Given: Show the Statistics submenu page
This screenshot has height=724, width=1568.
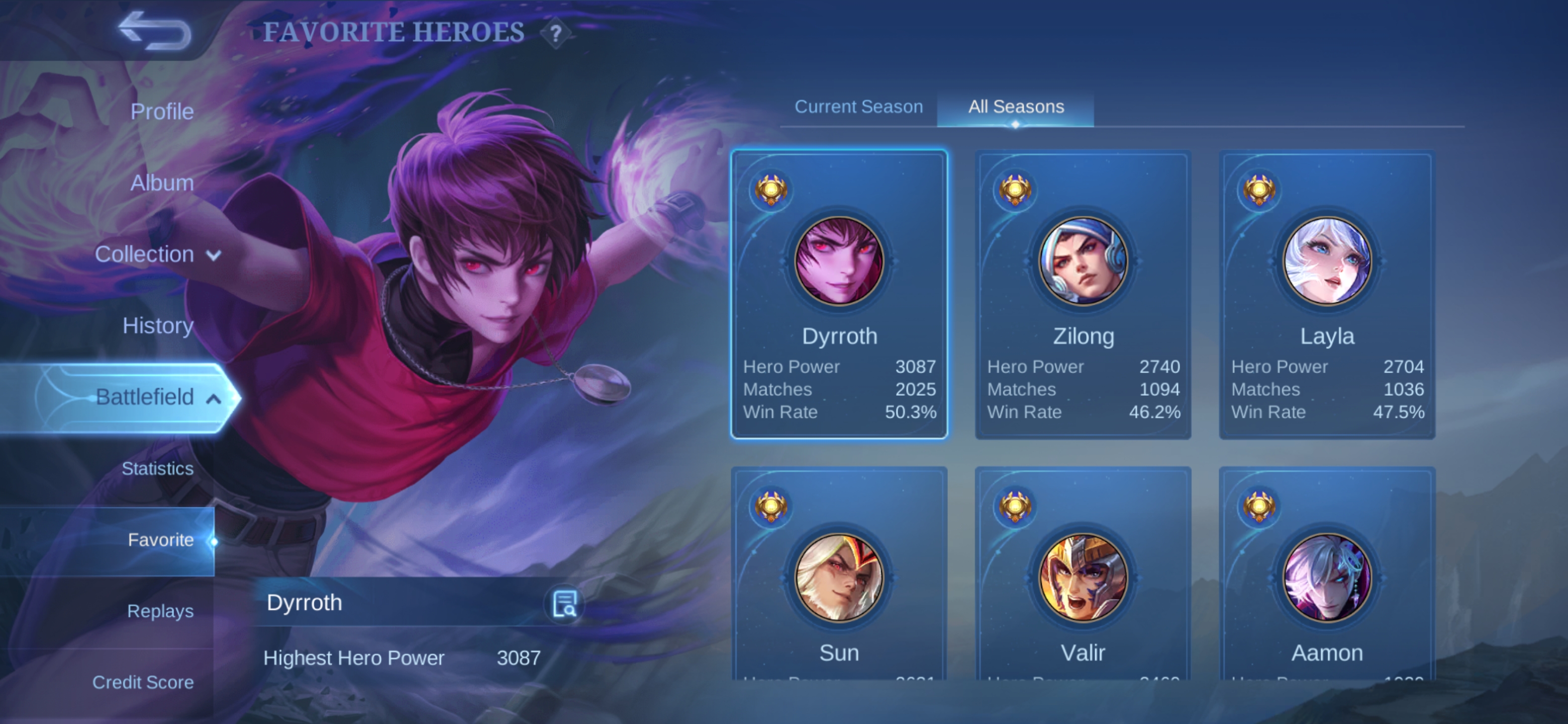Looking at the screenshot, I should tap(157, 468).
